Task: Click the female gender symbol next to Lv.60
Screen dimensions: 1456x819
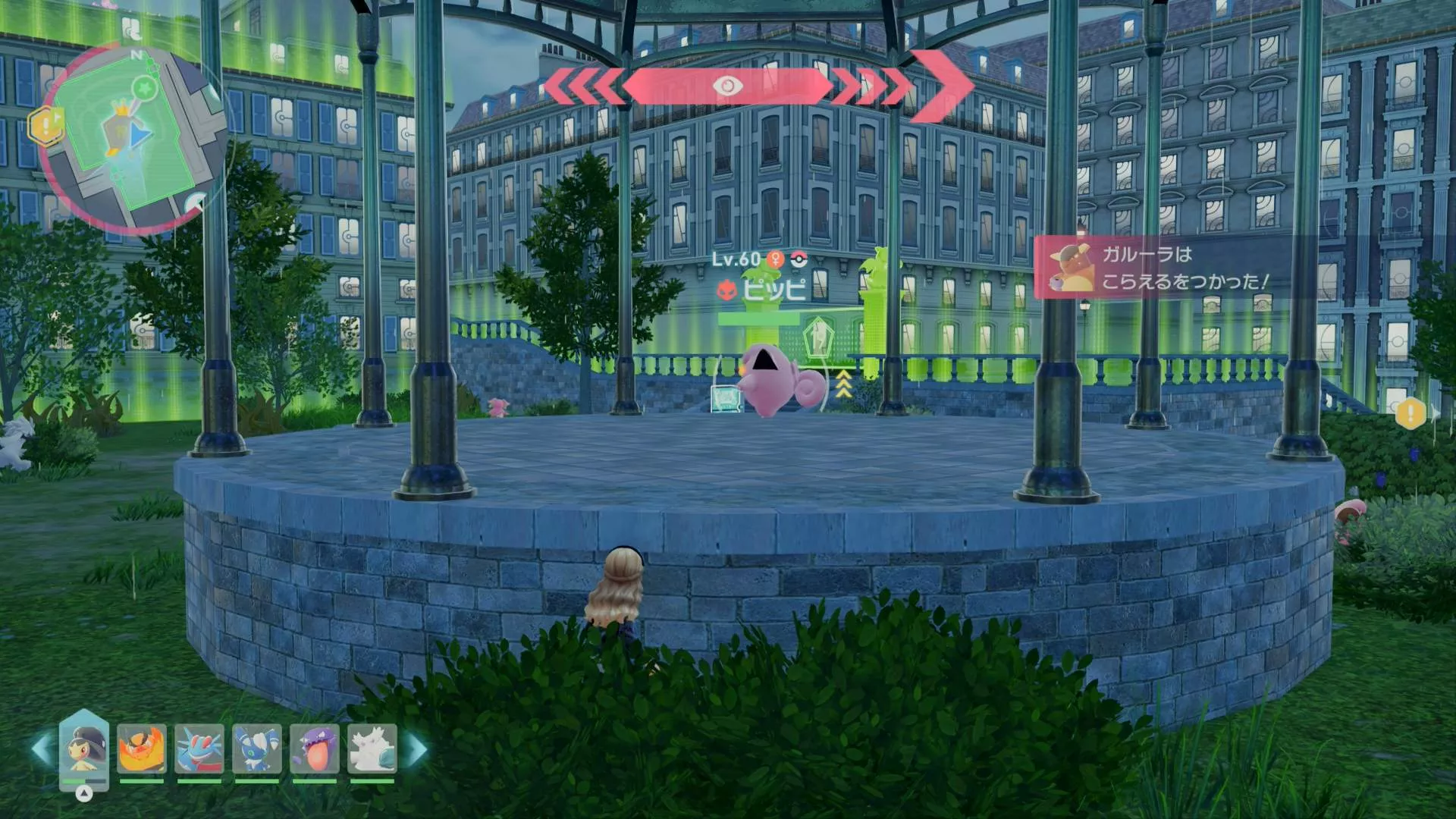Action: (775, 259)
